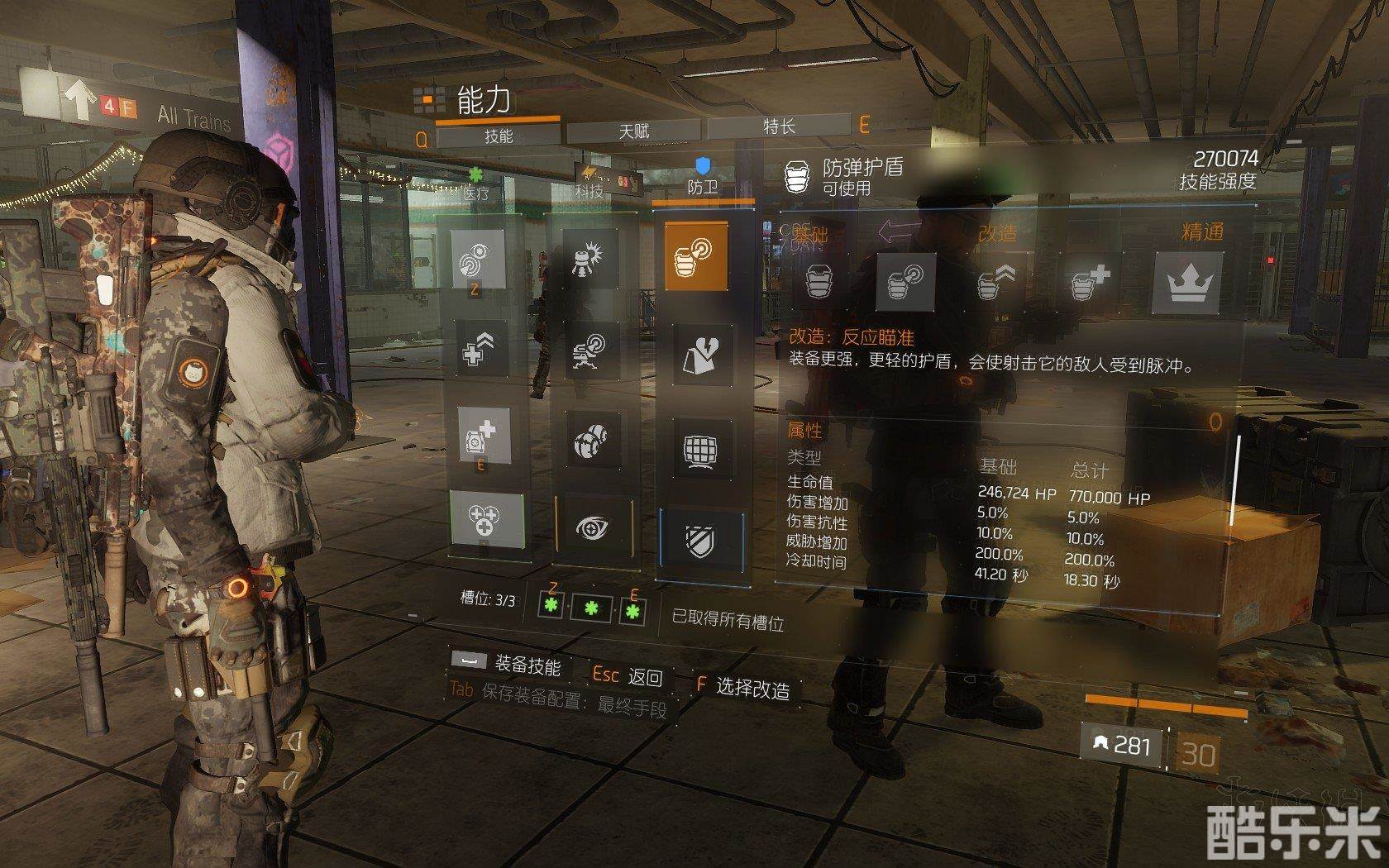This screenshot has width=1389, height=868.
Task: Switch to the 天赋 talents tab
Action: [634, 131]
